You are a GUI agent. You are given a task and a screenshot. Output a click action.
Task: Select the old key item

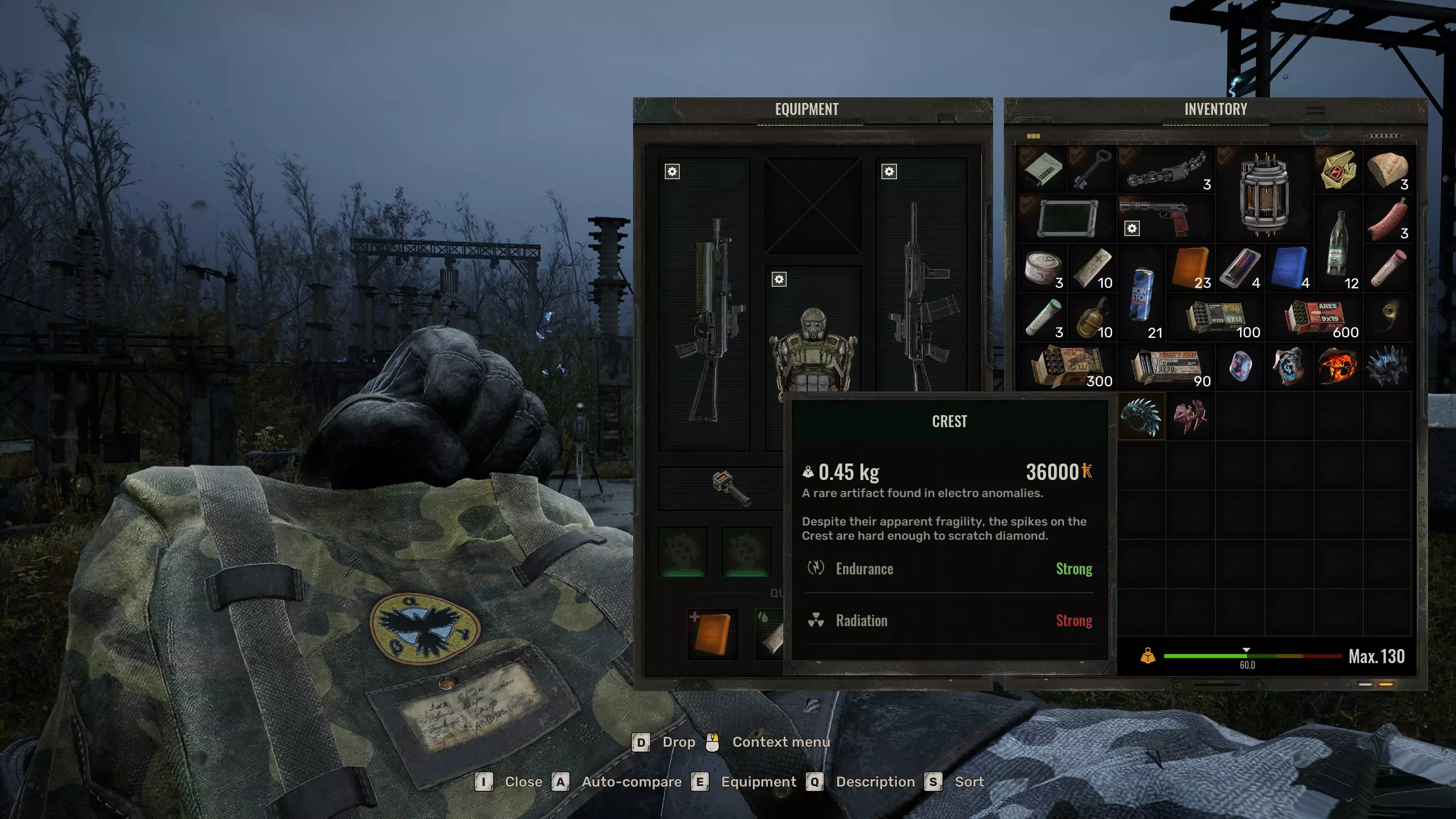point(1091,169)
